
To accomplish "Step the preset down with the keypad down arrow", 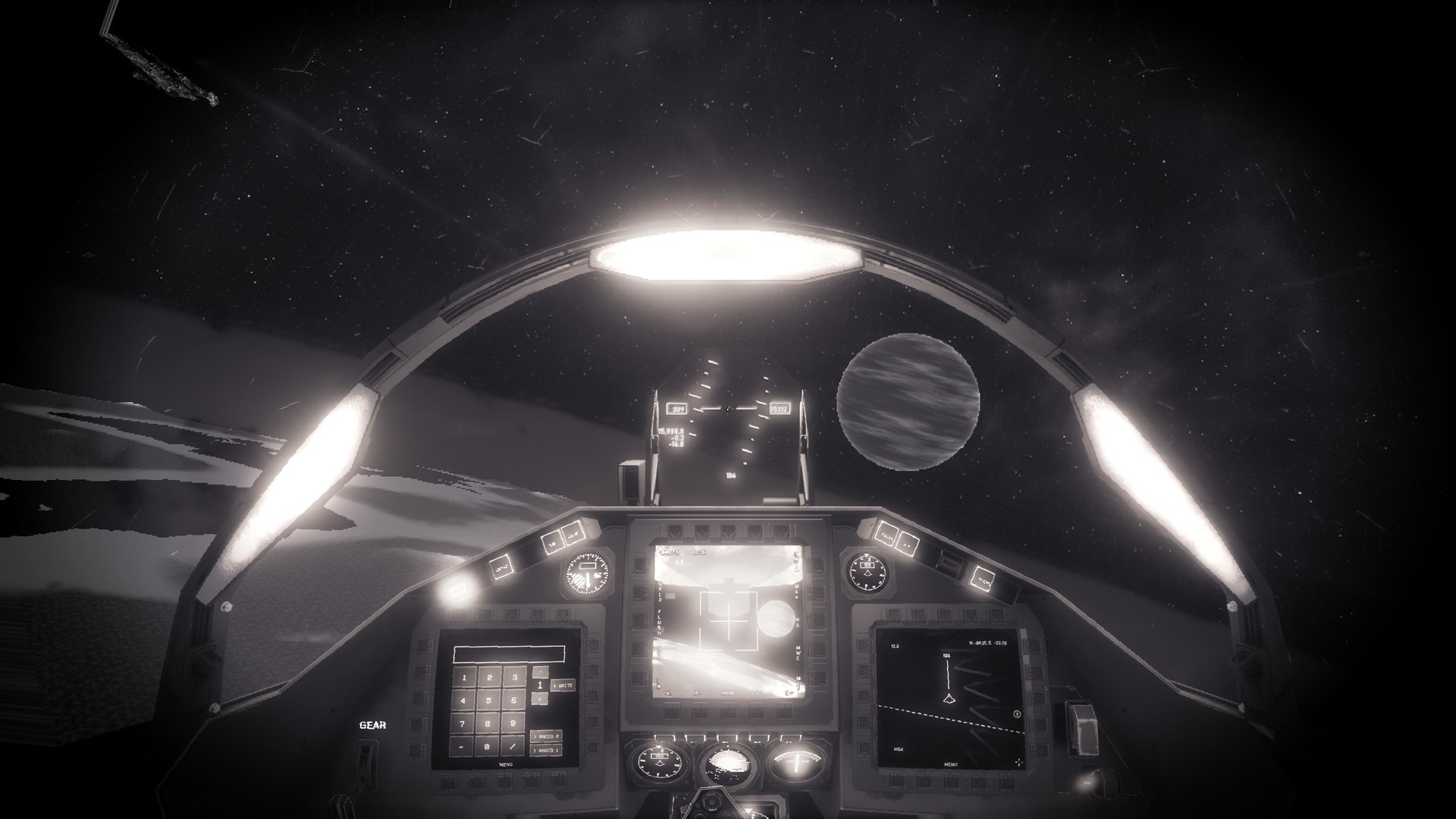I will [x=540, y=698].
